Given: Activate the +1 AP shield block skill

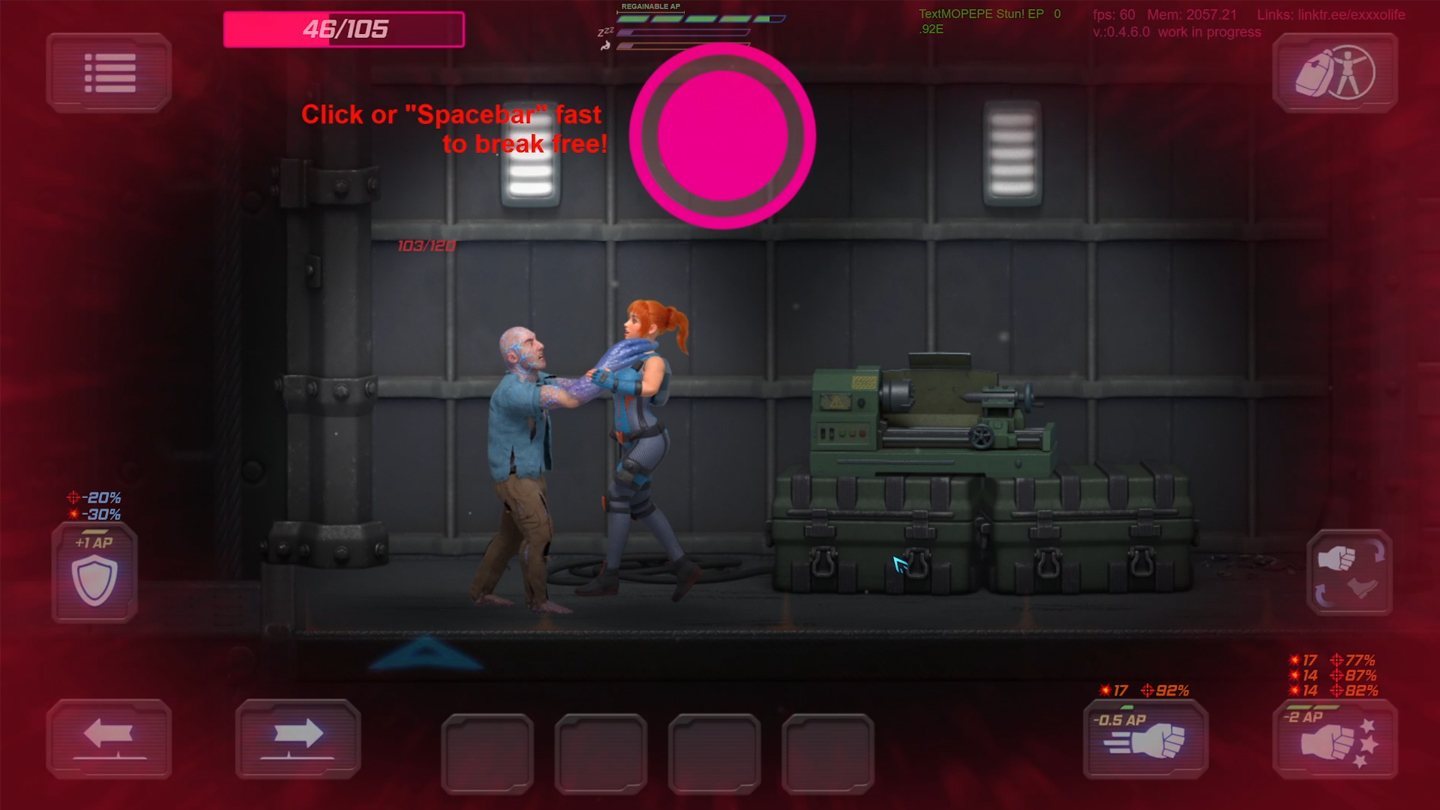Looking at the screenshot, I should pyautogui.click(x=93, y=570).
